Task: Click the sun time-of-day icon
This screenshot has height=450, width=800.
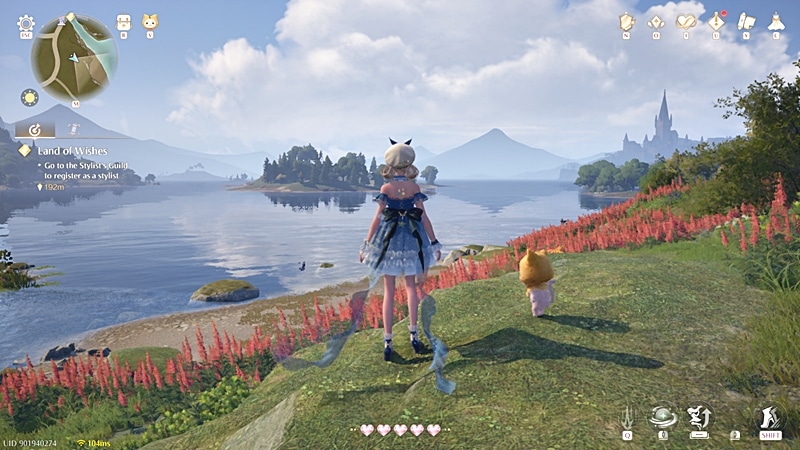Action: coord(29,98)
